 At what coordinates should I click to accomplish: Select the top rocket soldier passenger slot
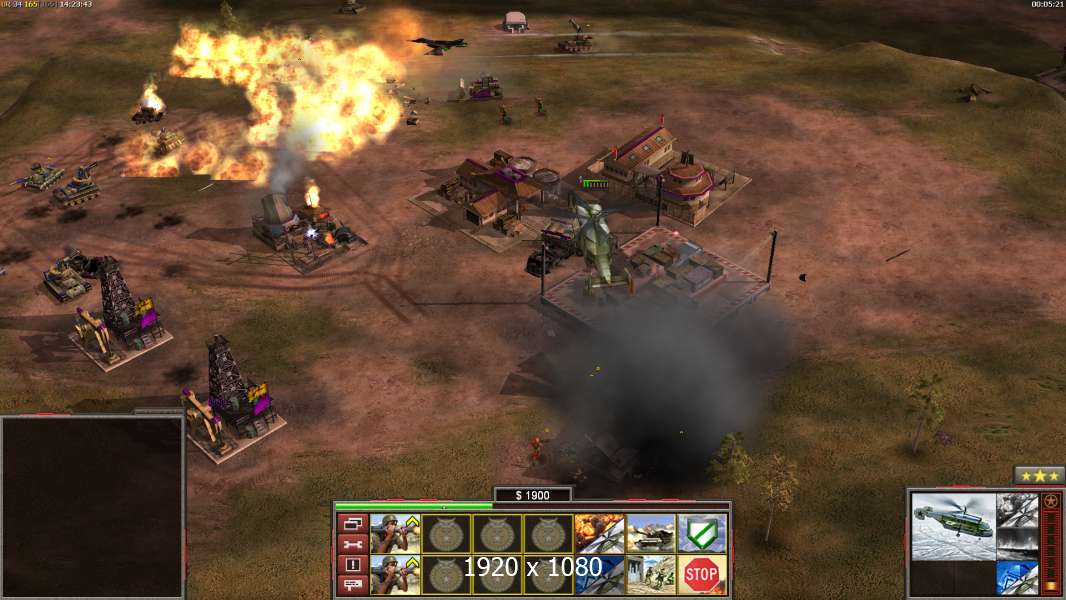click(x=395, y=533)
